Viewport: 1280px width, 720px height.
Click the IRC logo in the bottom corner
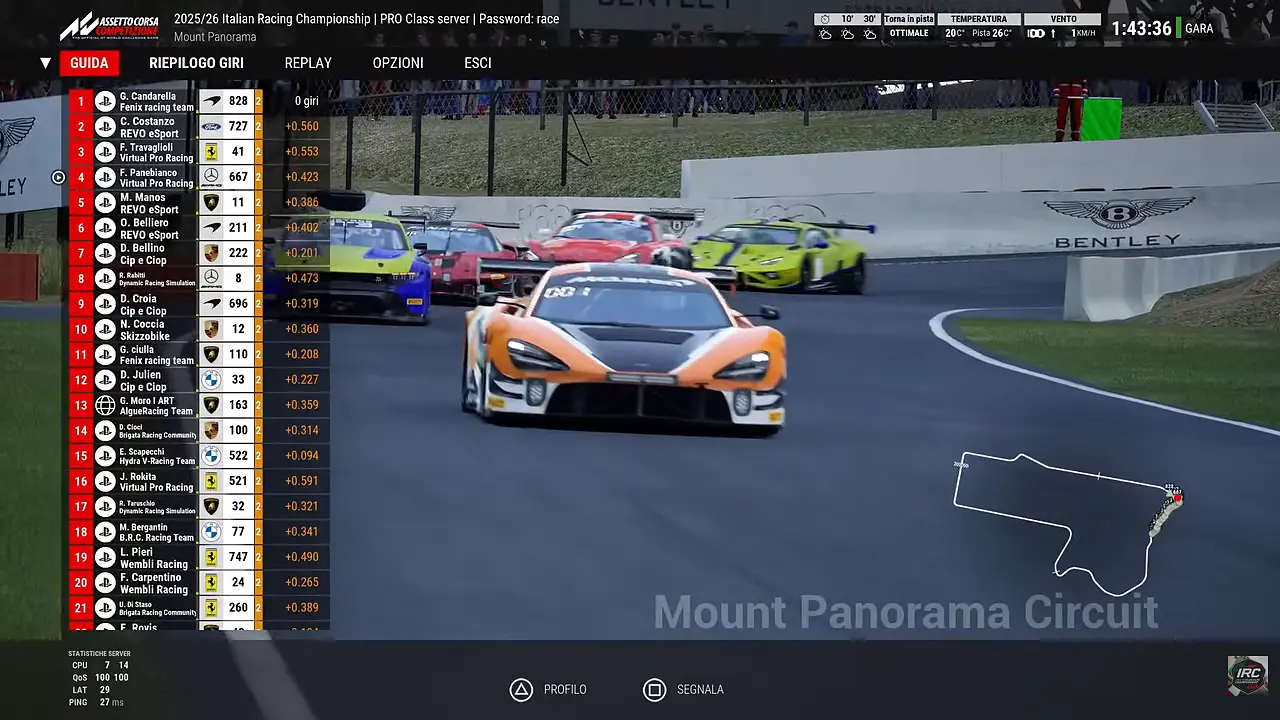pos(1248,675)
